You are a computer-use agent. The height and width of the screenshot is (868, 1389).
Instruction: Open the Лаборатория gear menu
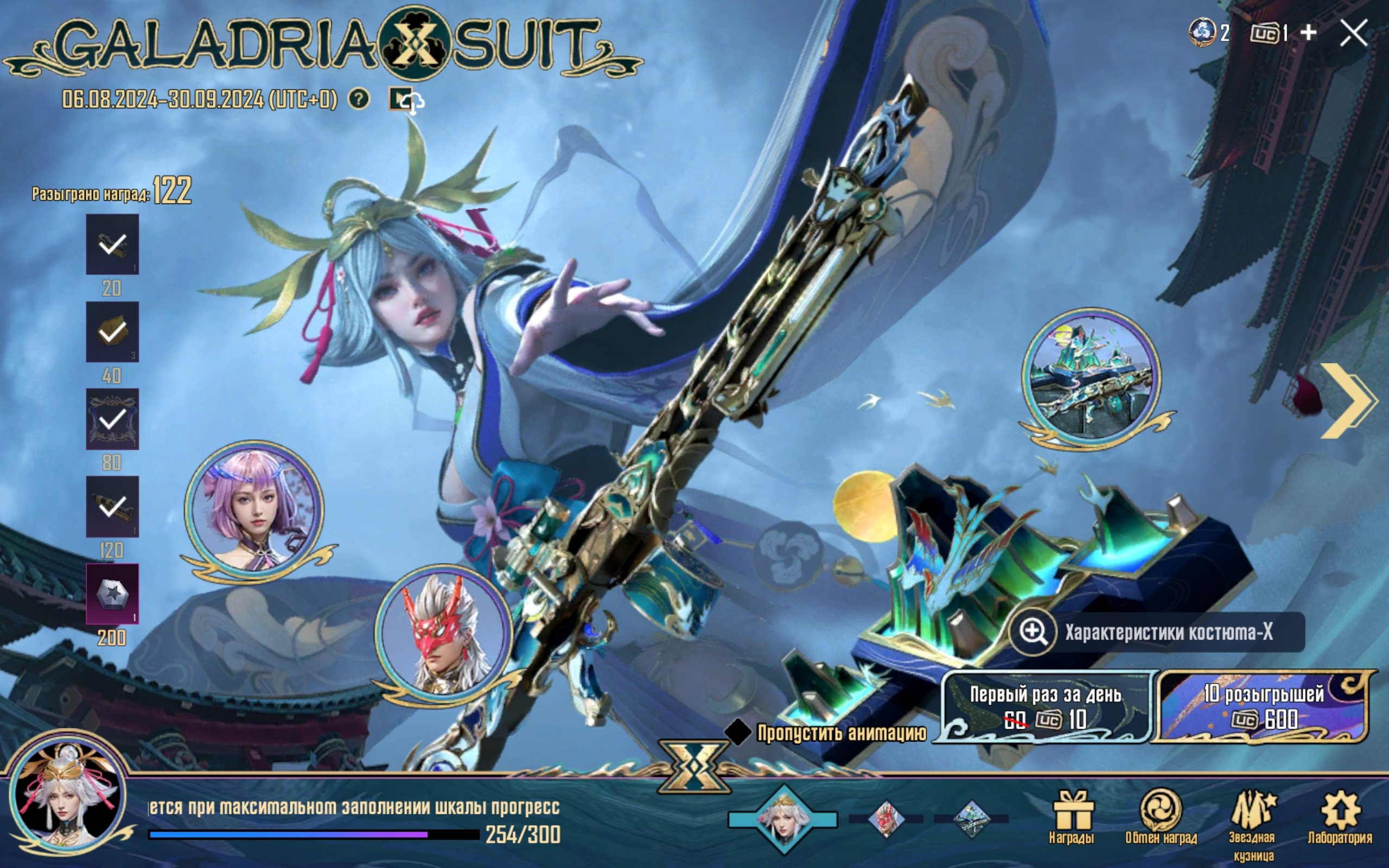pyautogui.click(x=1340, y=818)
